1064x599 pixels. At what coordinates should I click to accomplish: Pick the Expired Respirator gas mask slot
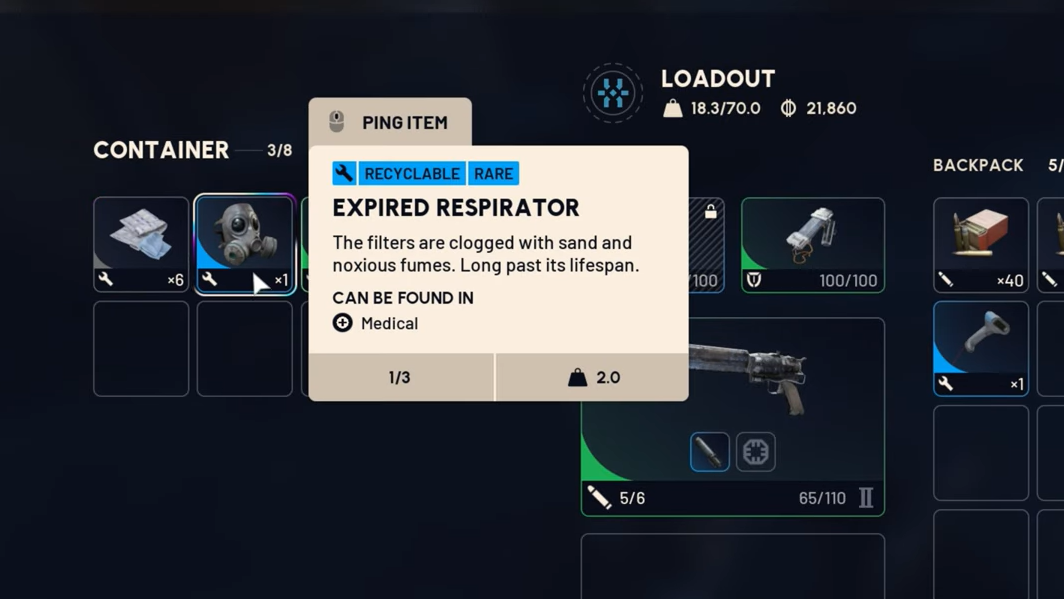click(x=244, y=244)
